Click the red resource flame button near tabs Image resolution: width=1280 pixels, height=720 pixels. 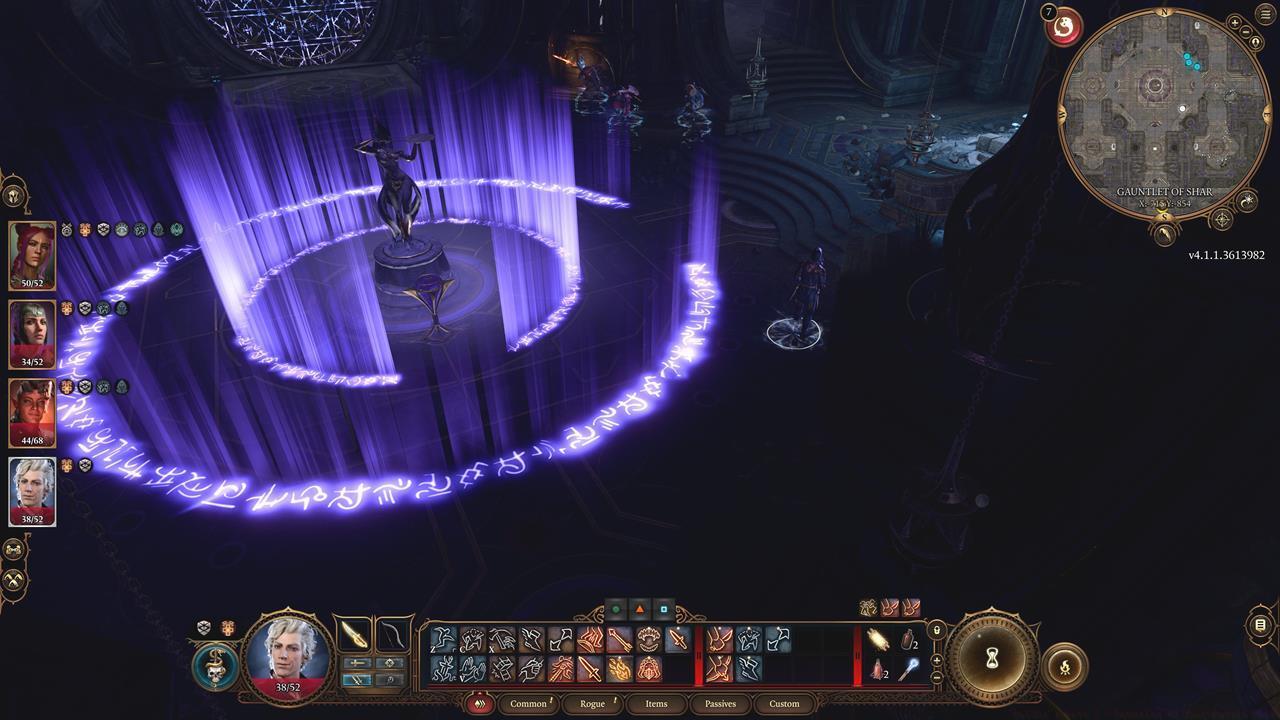pos(479,703)
